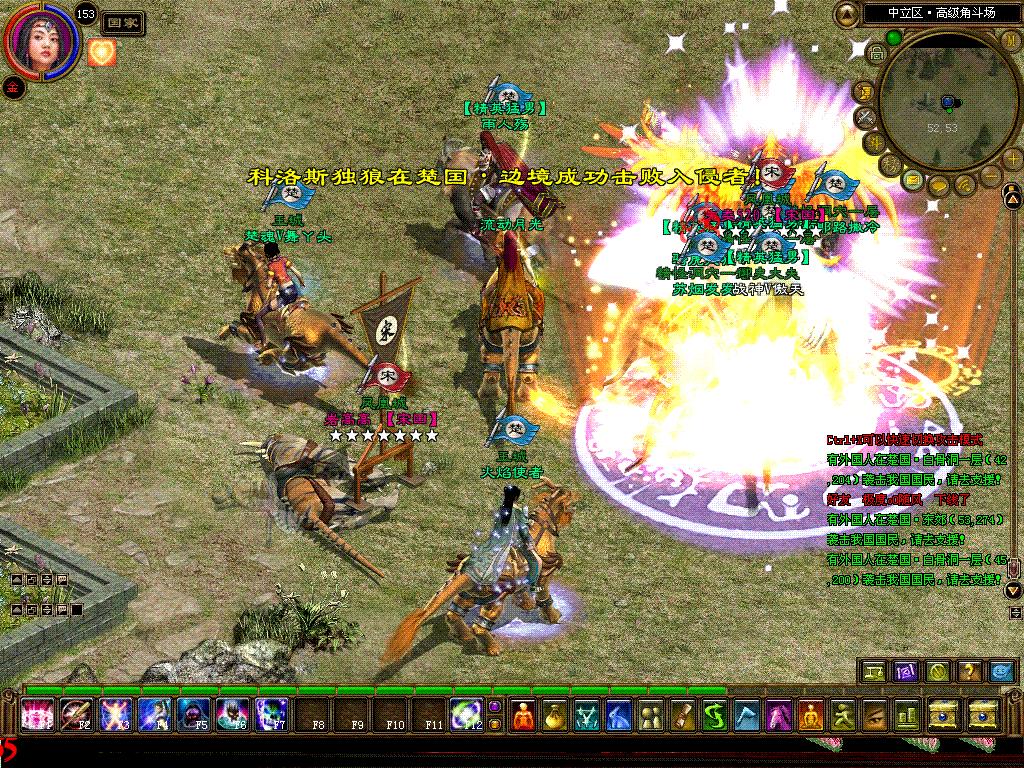Open the potion flask icon in the bottom bar
Screen dimensions: 1024x768
coord(557,715)
